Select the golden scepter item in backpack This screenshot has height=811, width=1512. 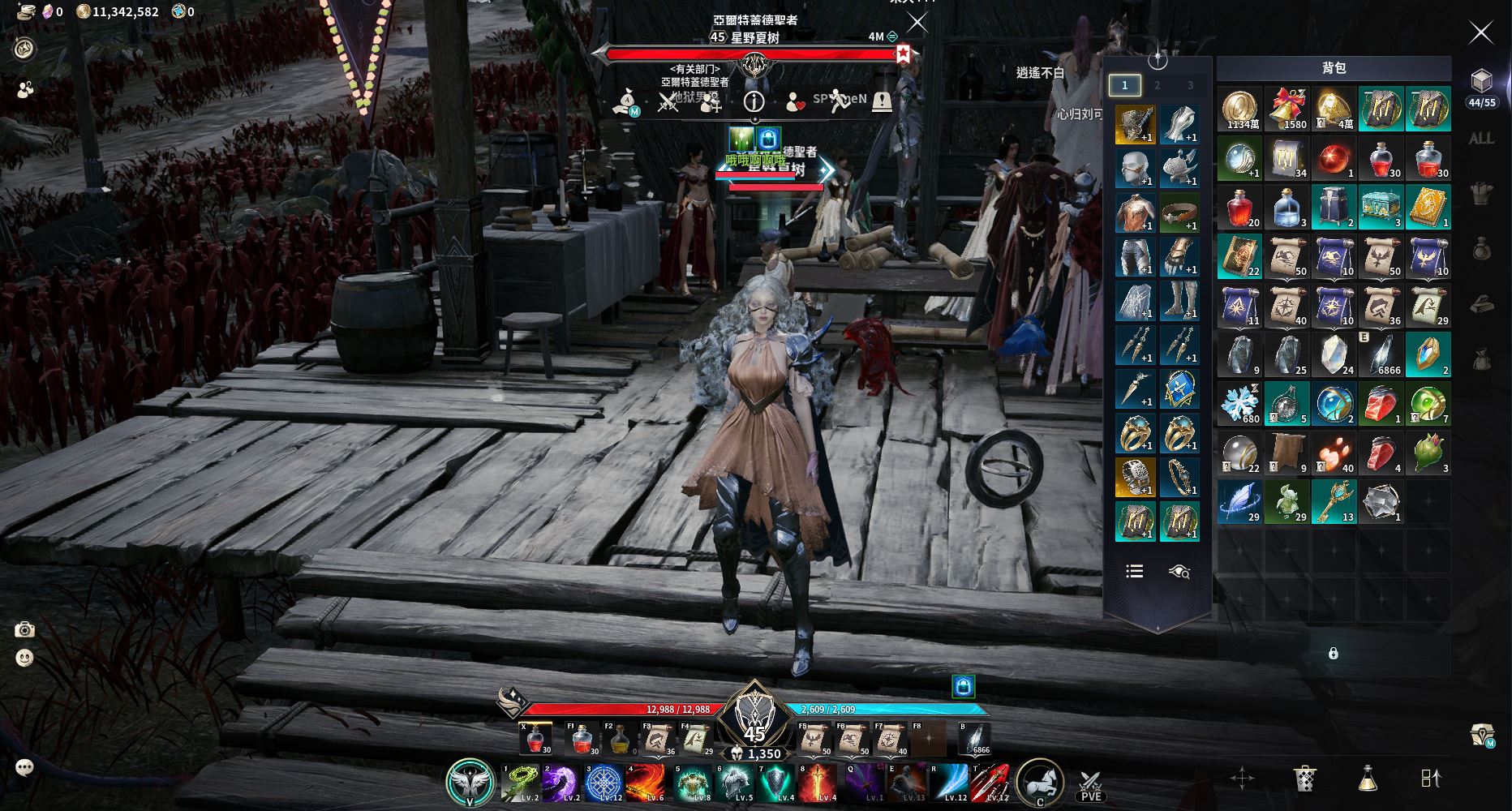[x=1334, y=502]
